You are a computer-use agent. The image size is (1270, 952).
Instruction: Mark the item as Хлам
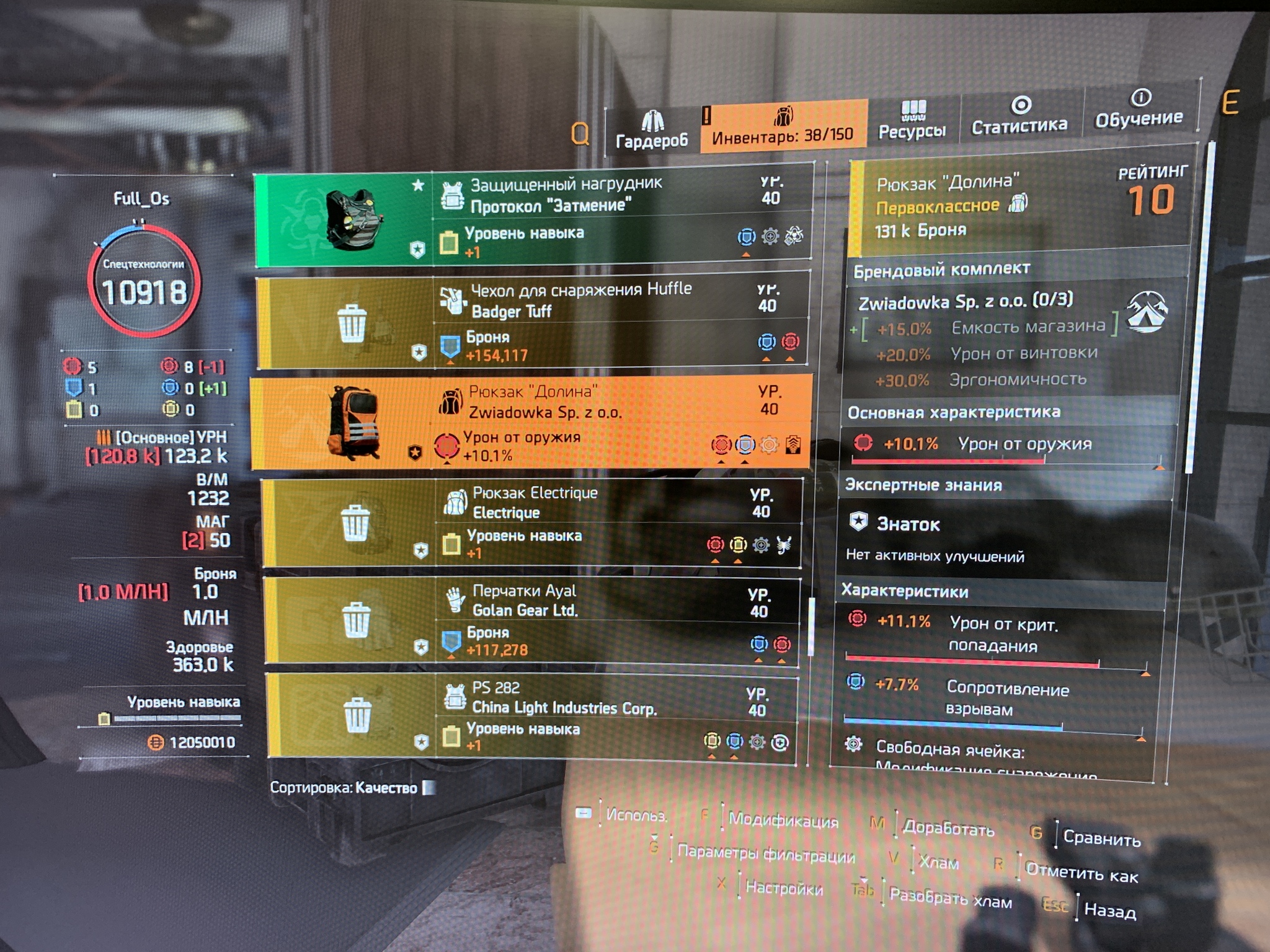tap(938, 862)
